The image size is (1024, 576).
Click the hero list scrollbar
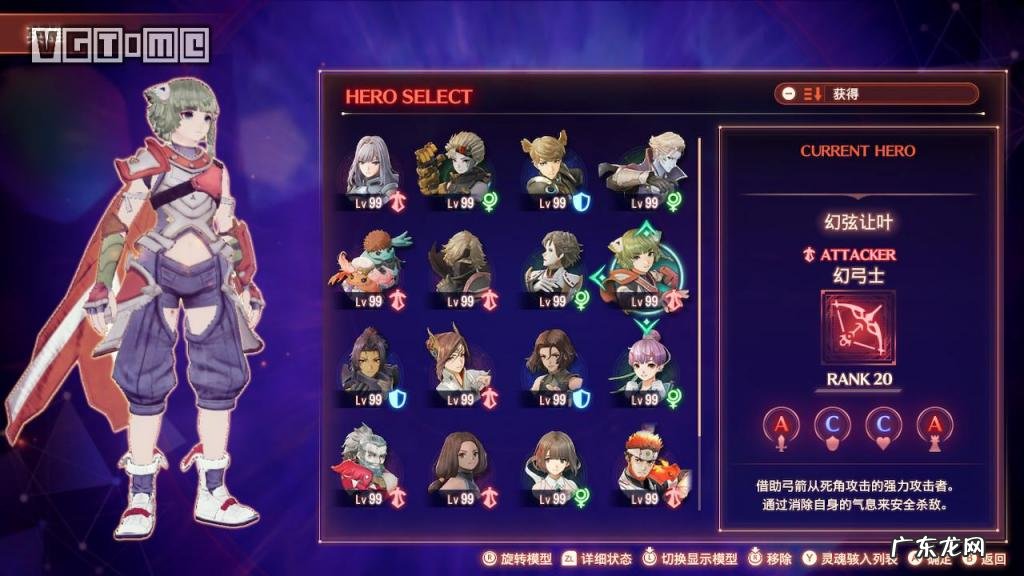(x=699, y=300)
